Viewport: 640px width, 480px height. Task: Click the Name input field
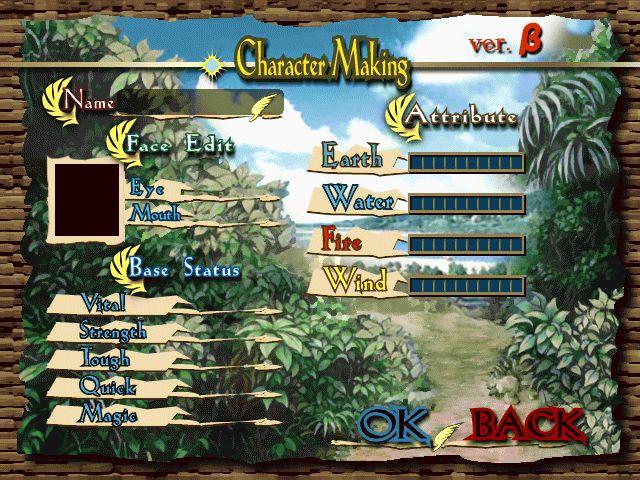(190, 102)
